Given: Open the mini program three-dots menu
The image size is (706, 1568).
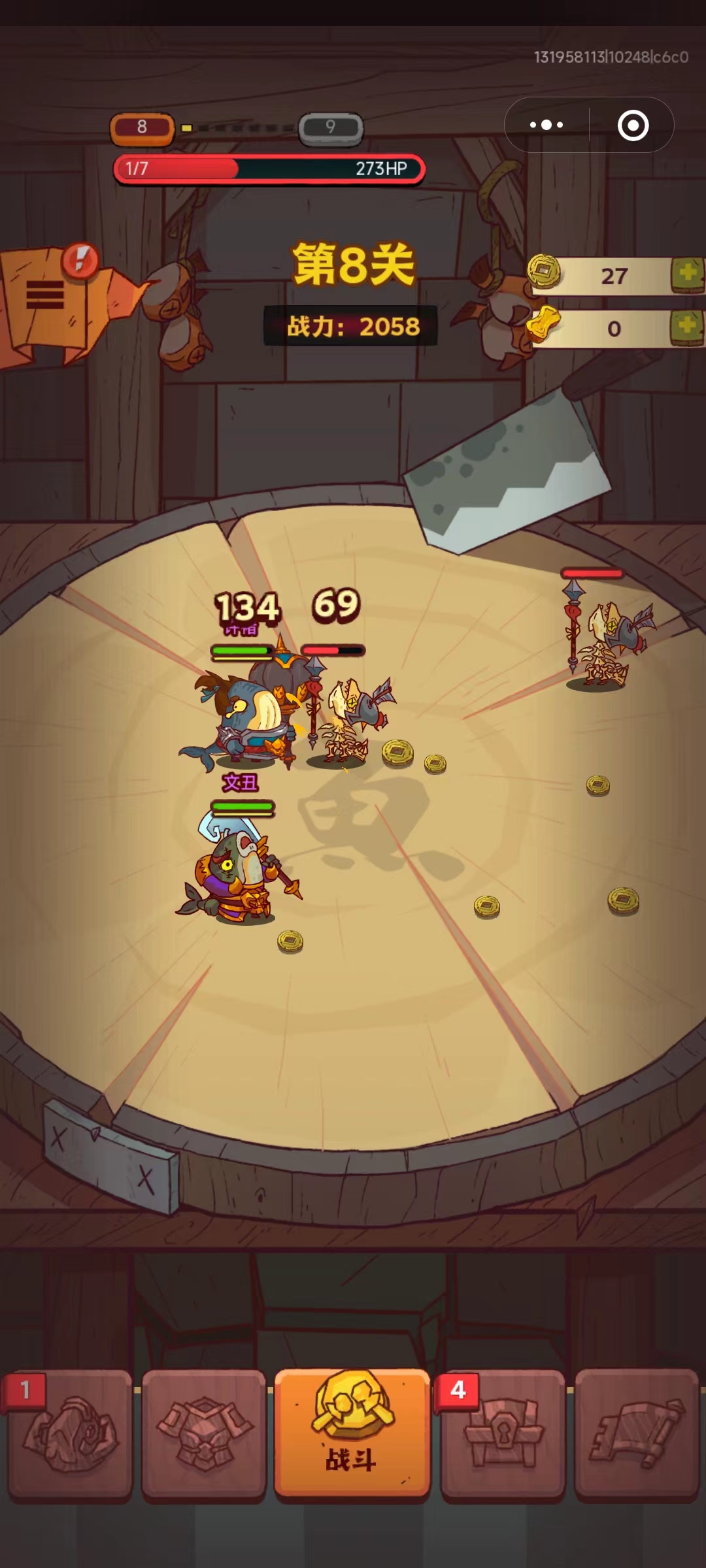Looking at the screenshot, I should click(x=546, y=125).
